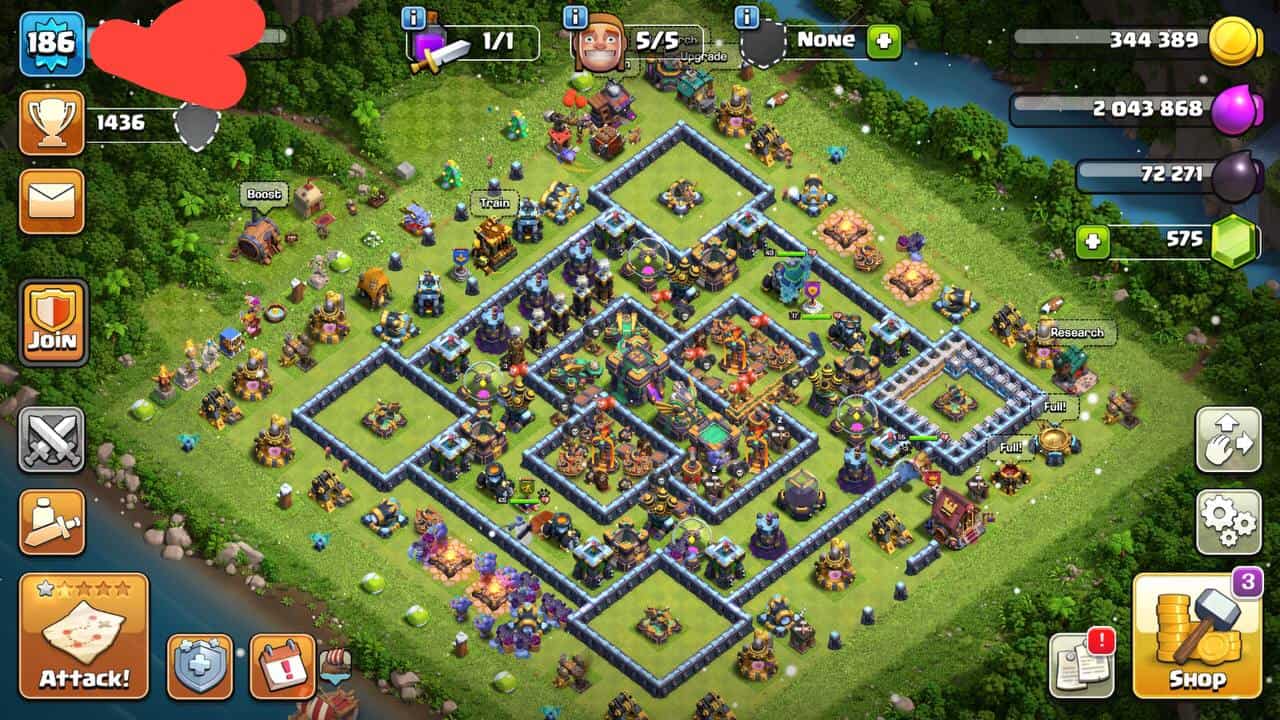Screen dimensions: 1280x720
Task: Tap the Boost bubble
Action: [263, 194]
